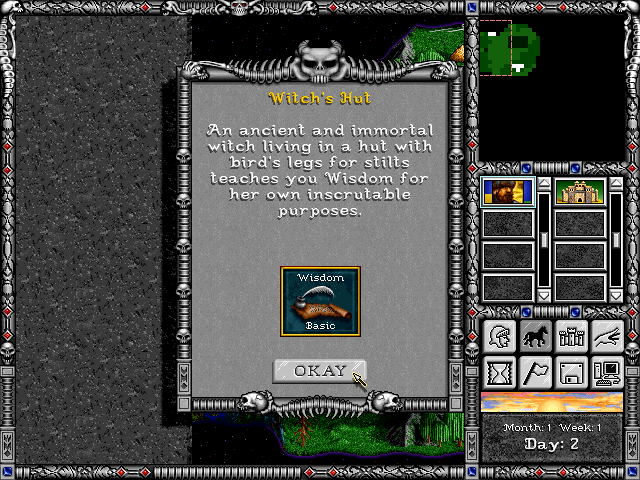Click the castle list scroll-up arrow
The image size is (640, 480).
[616, 185]
